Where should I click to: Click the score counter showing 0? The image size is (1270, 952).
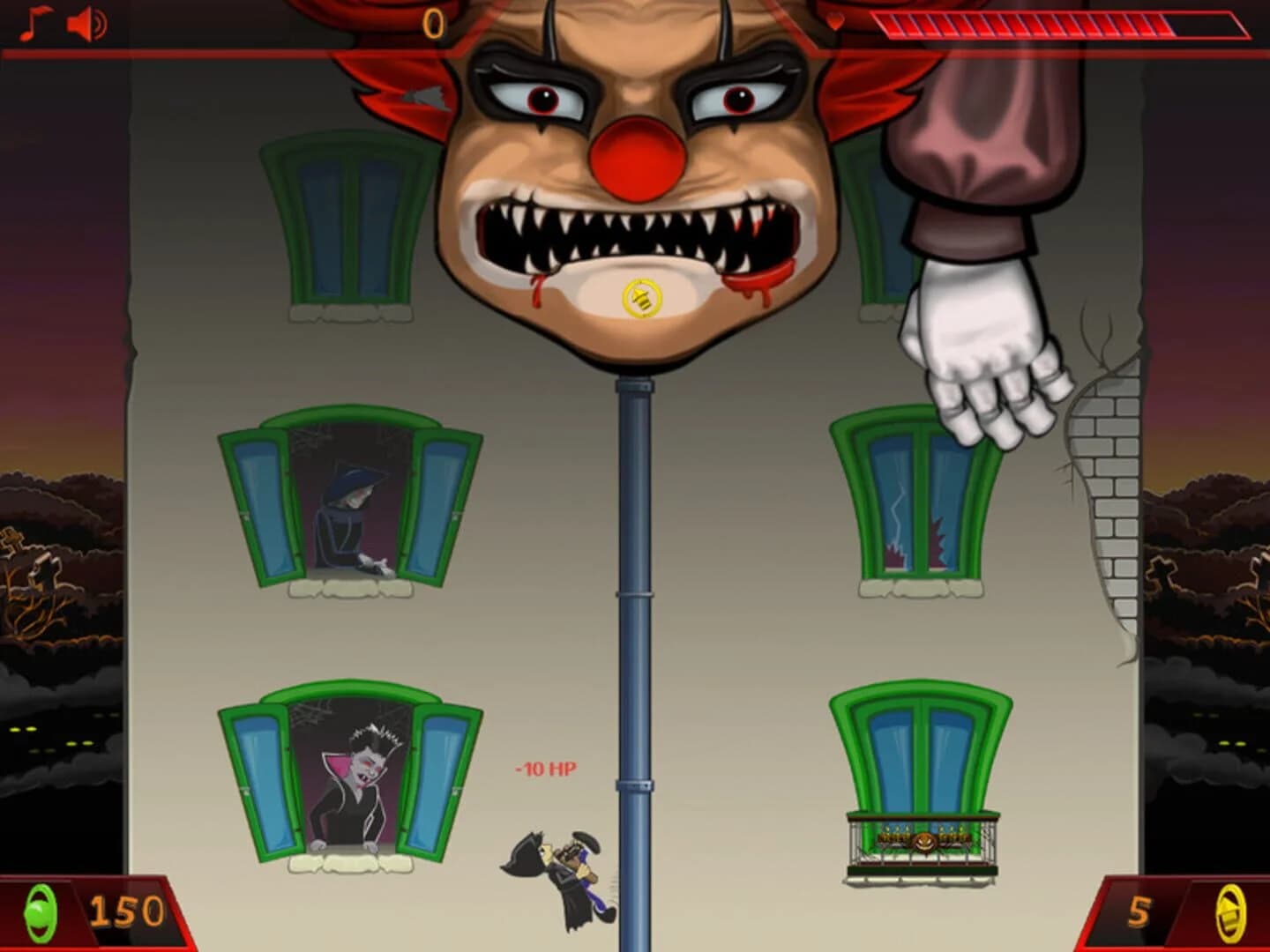(x=433, y=24)
